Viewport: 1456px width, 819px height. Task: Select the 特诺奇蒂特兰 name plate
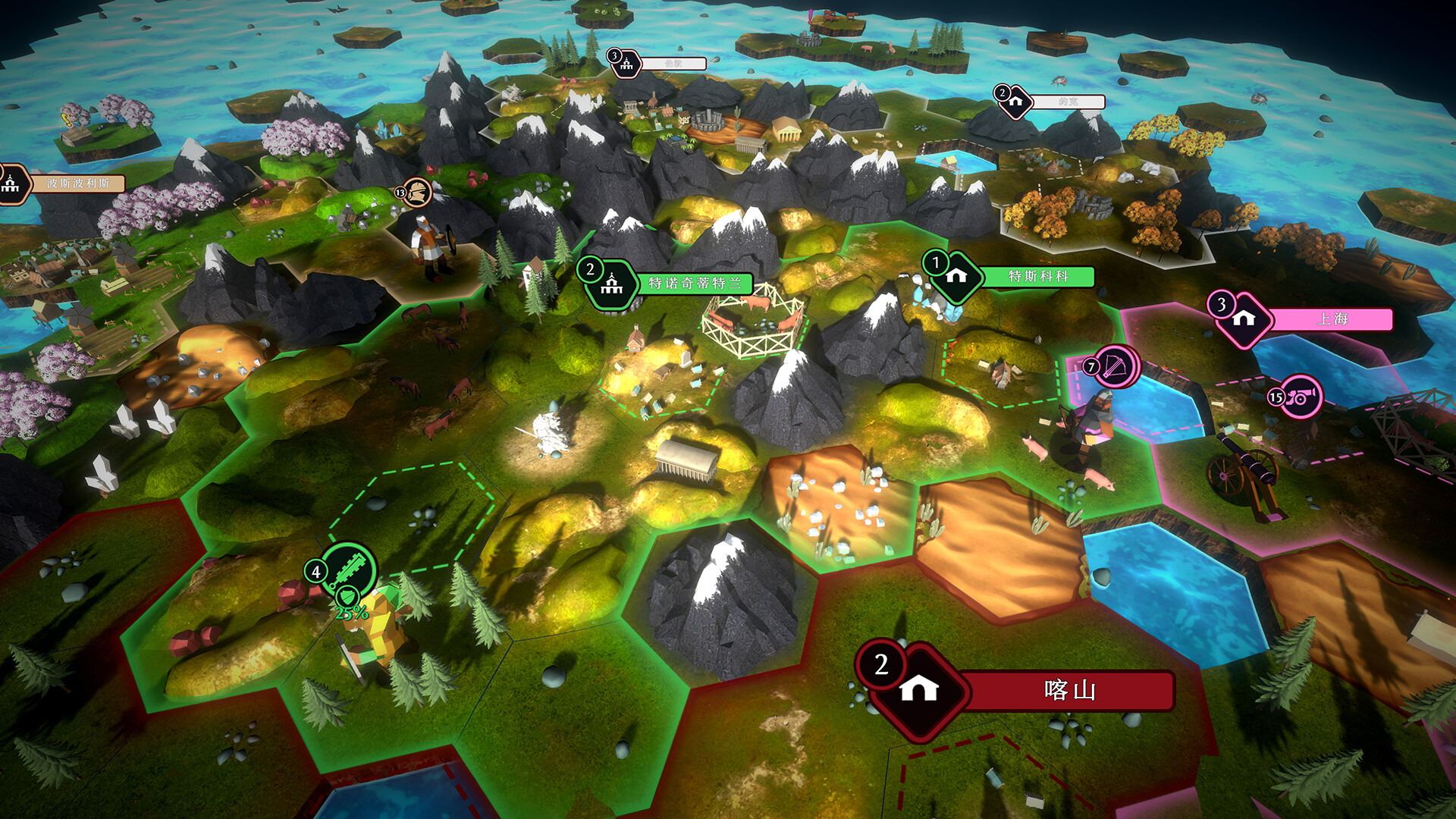pos(695,284)
